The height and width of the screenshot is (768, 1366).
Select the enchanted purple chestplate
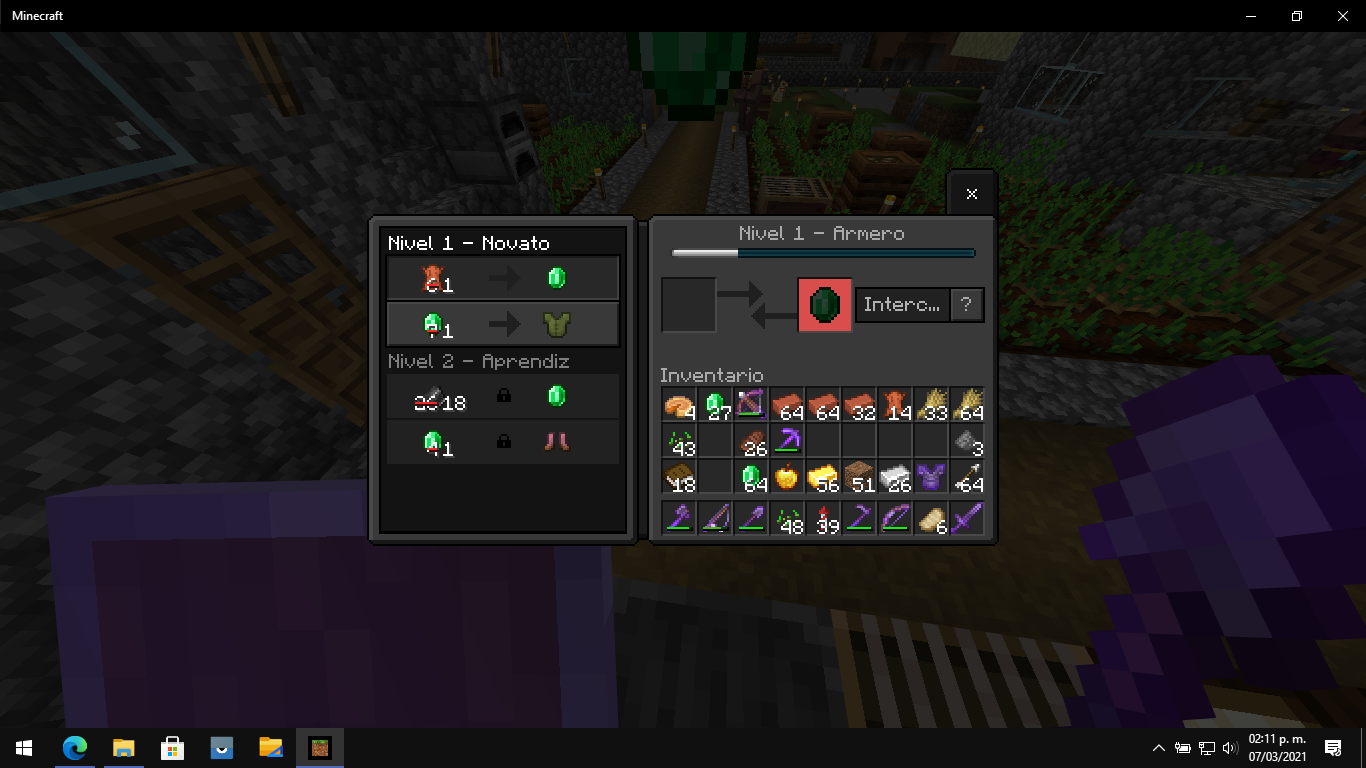click(x=931, y=477)
